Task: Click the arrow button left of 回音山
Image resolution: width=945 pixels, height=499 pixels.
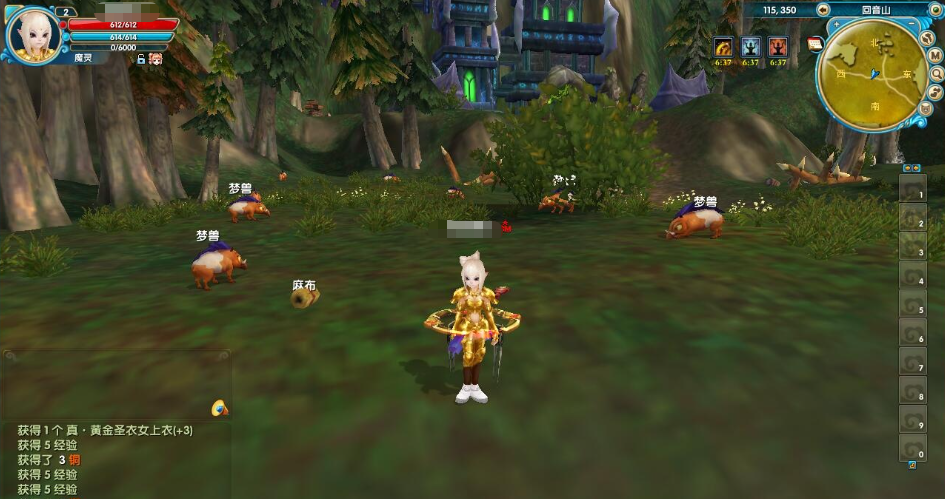Action: click(823, 10)
